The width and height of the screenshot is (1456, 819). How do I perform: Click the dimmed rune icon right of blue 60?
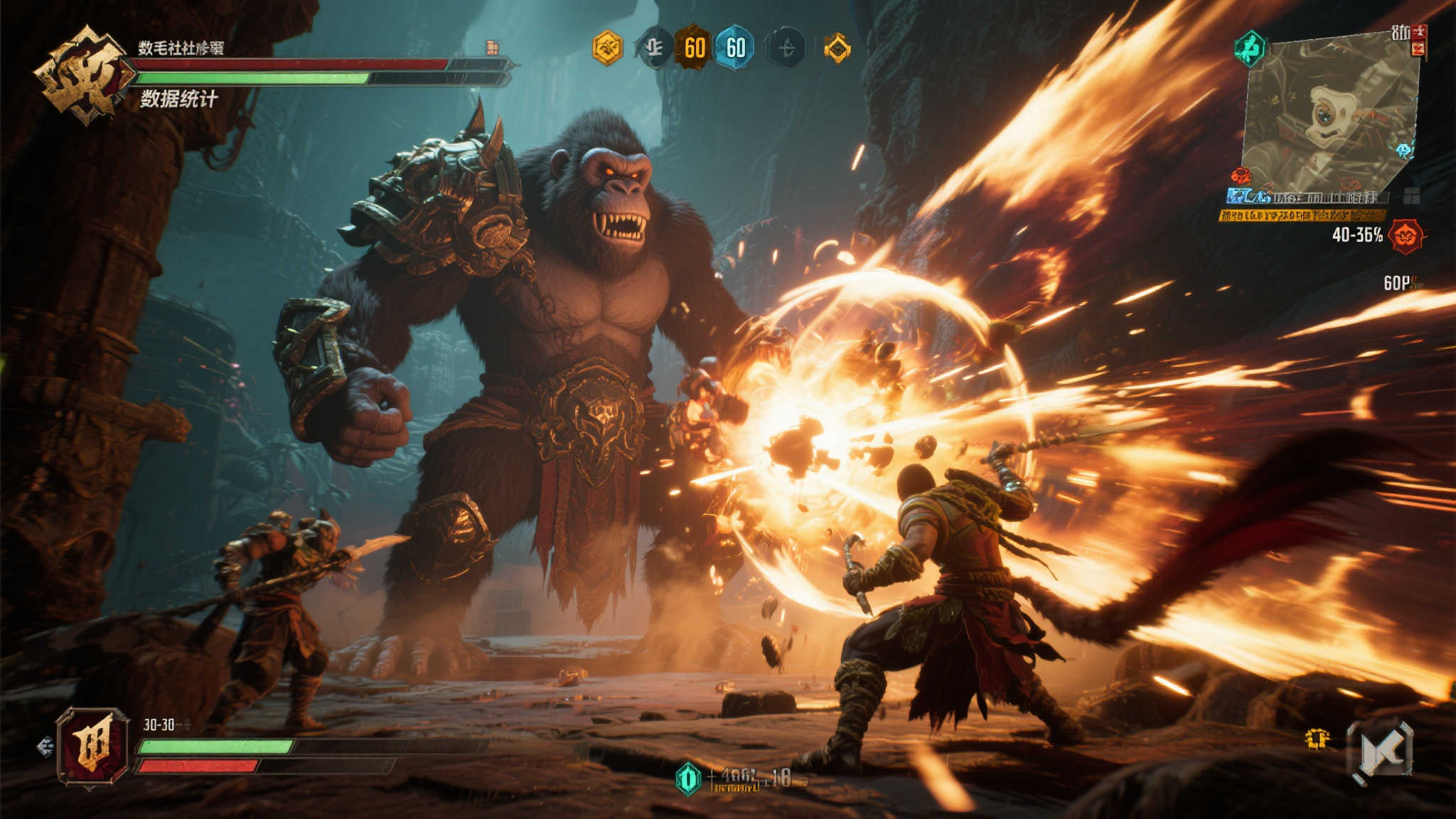(786, 48)
